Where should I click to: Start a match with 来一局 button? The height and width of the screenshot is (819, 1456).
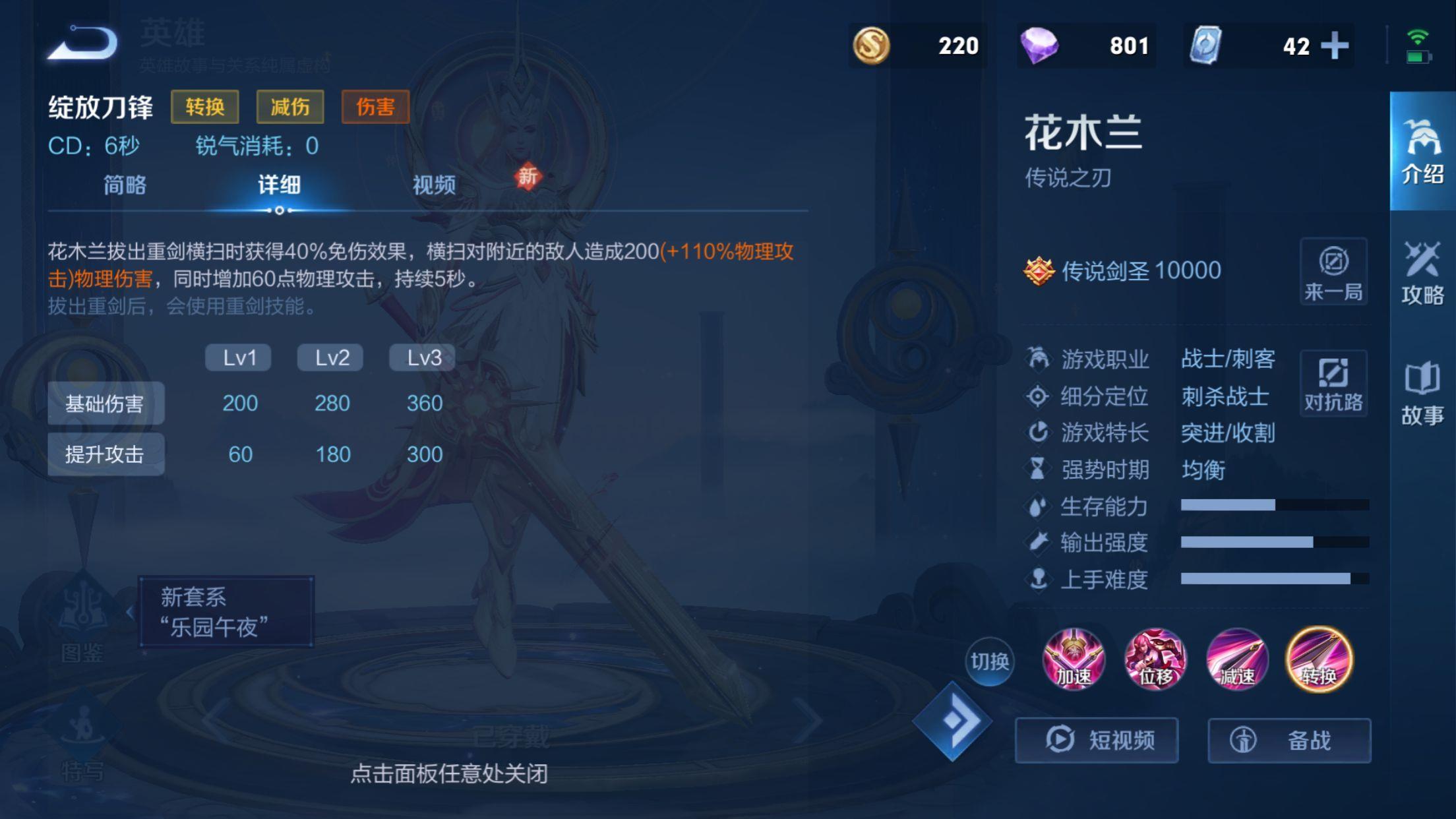click(1333, 272)
